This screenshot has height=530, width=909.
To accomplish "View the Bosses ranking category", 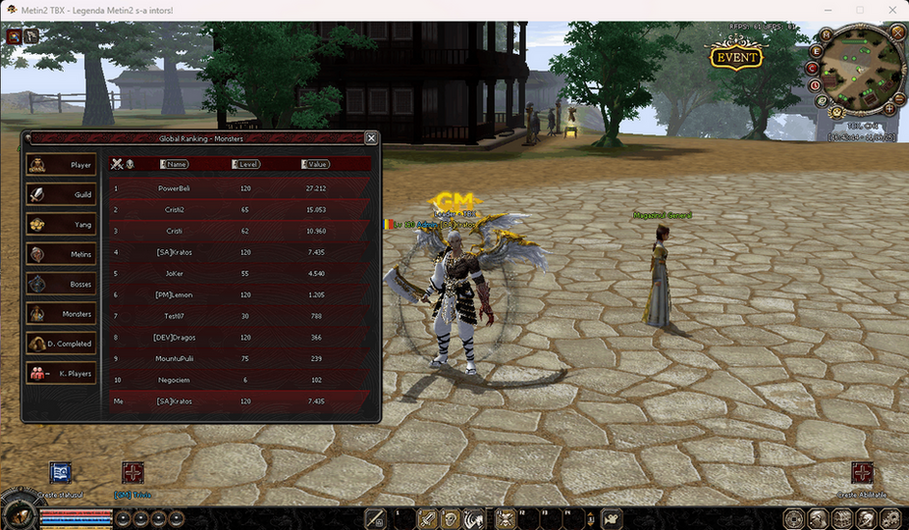I will [x=62, y=284].
